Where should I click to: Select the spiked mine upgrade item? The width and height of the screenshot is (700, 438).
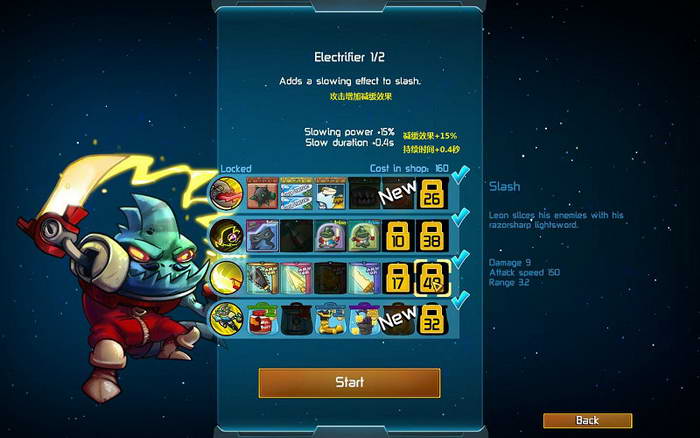click(262, 193)
